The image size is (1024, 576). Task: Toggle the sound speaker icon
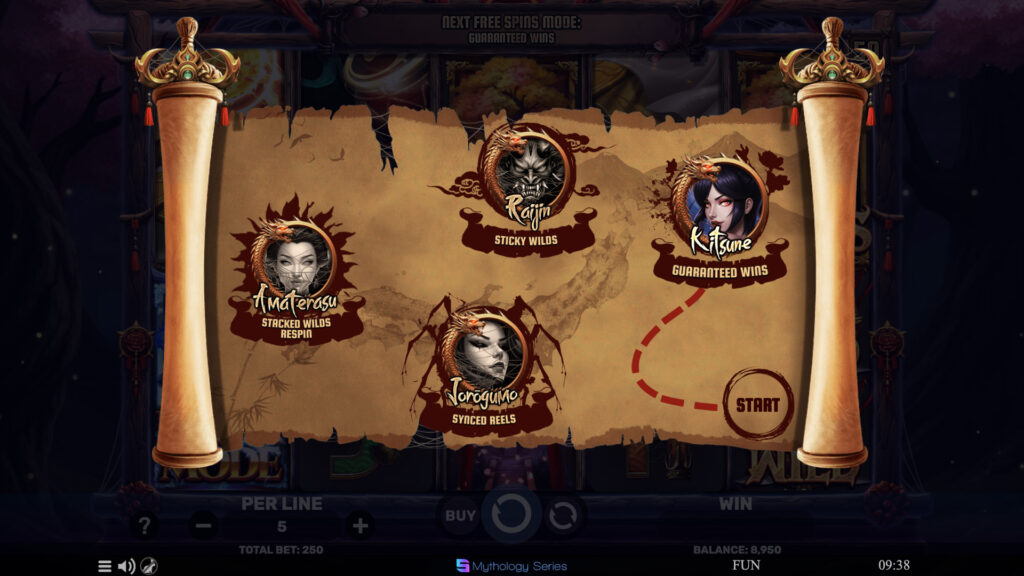(126, 566)
